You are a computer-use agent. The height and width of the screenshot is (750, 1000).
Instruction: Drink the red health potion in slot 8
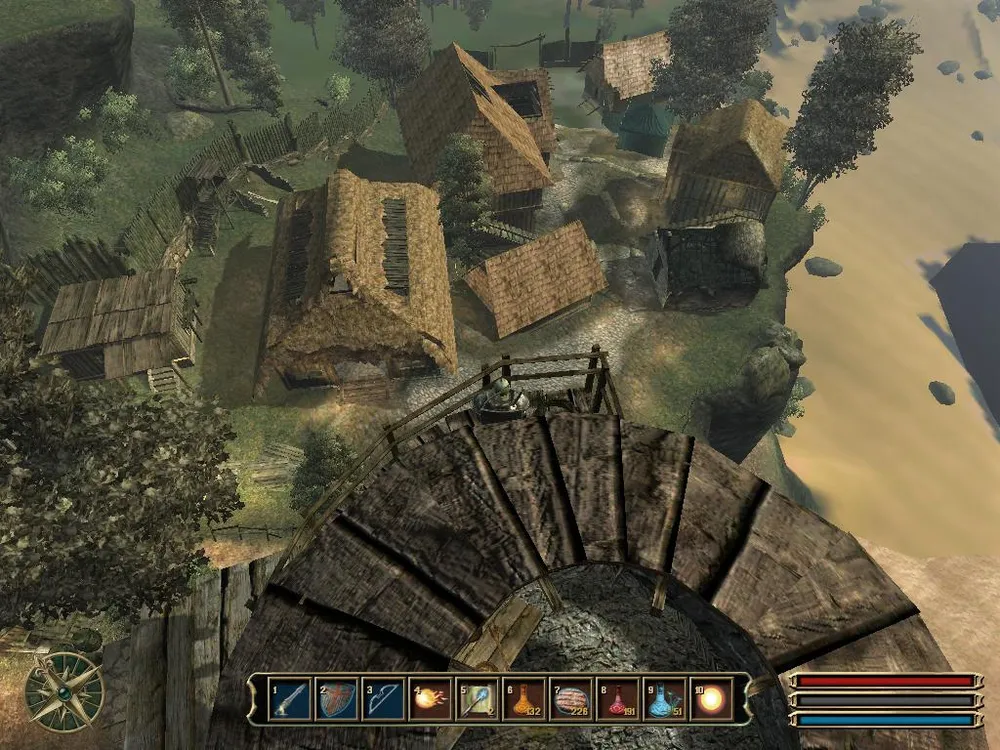[x=619, y=698]
